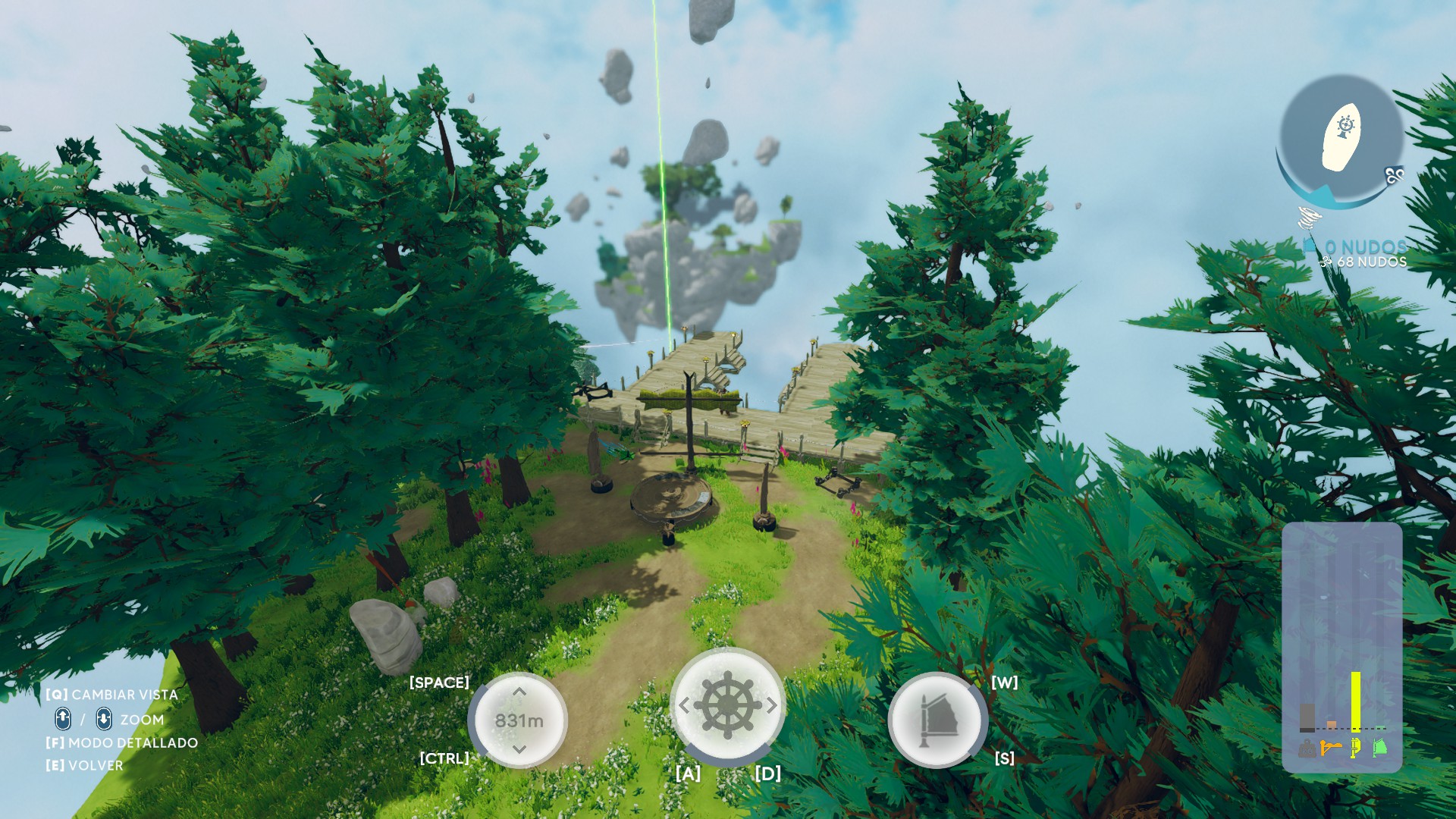Select the grey weight icon

tap(1307, 748)
